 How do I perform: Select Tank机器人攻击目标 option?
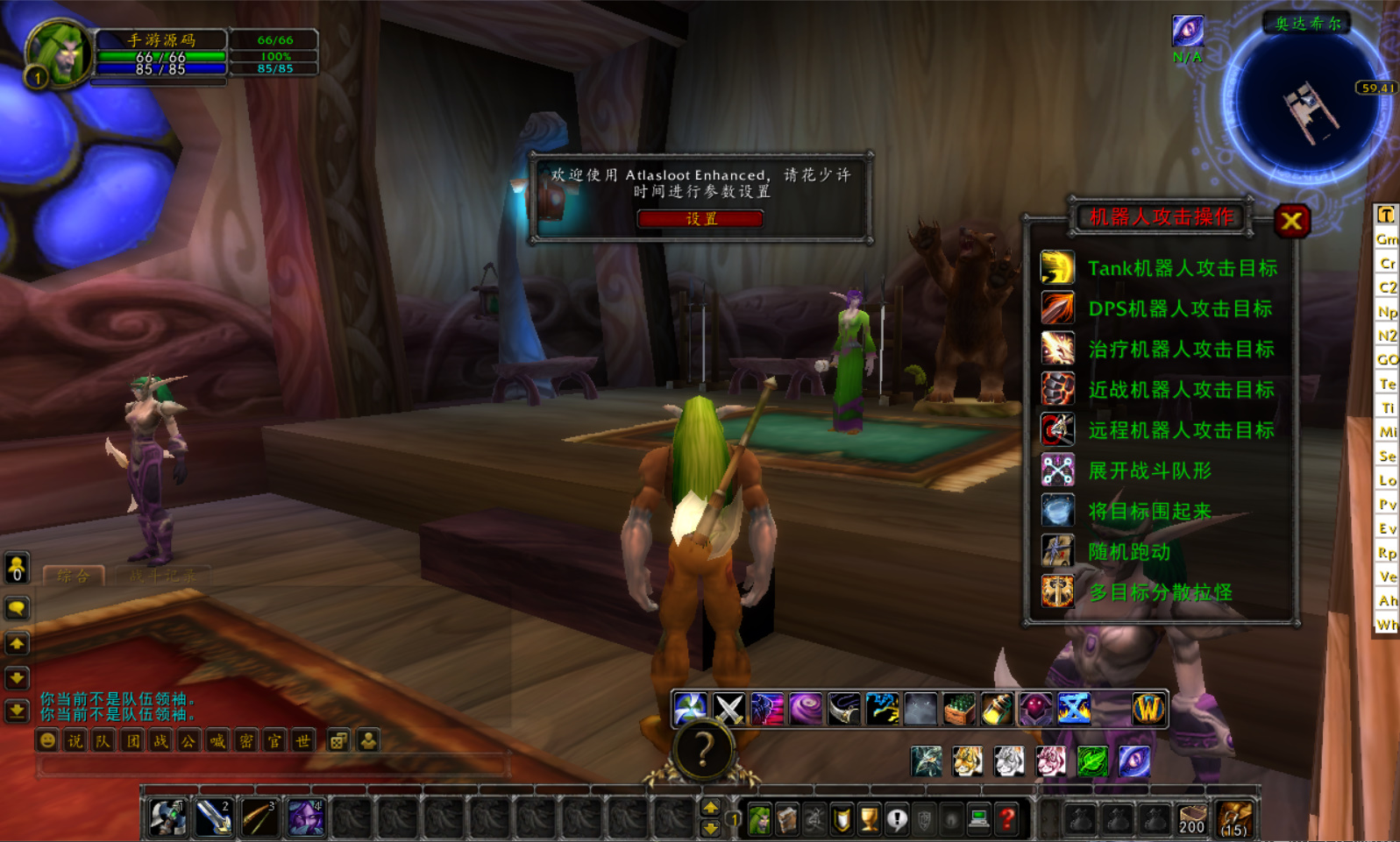coord(1182,268)
